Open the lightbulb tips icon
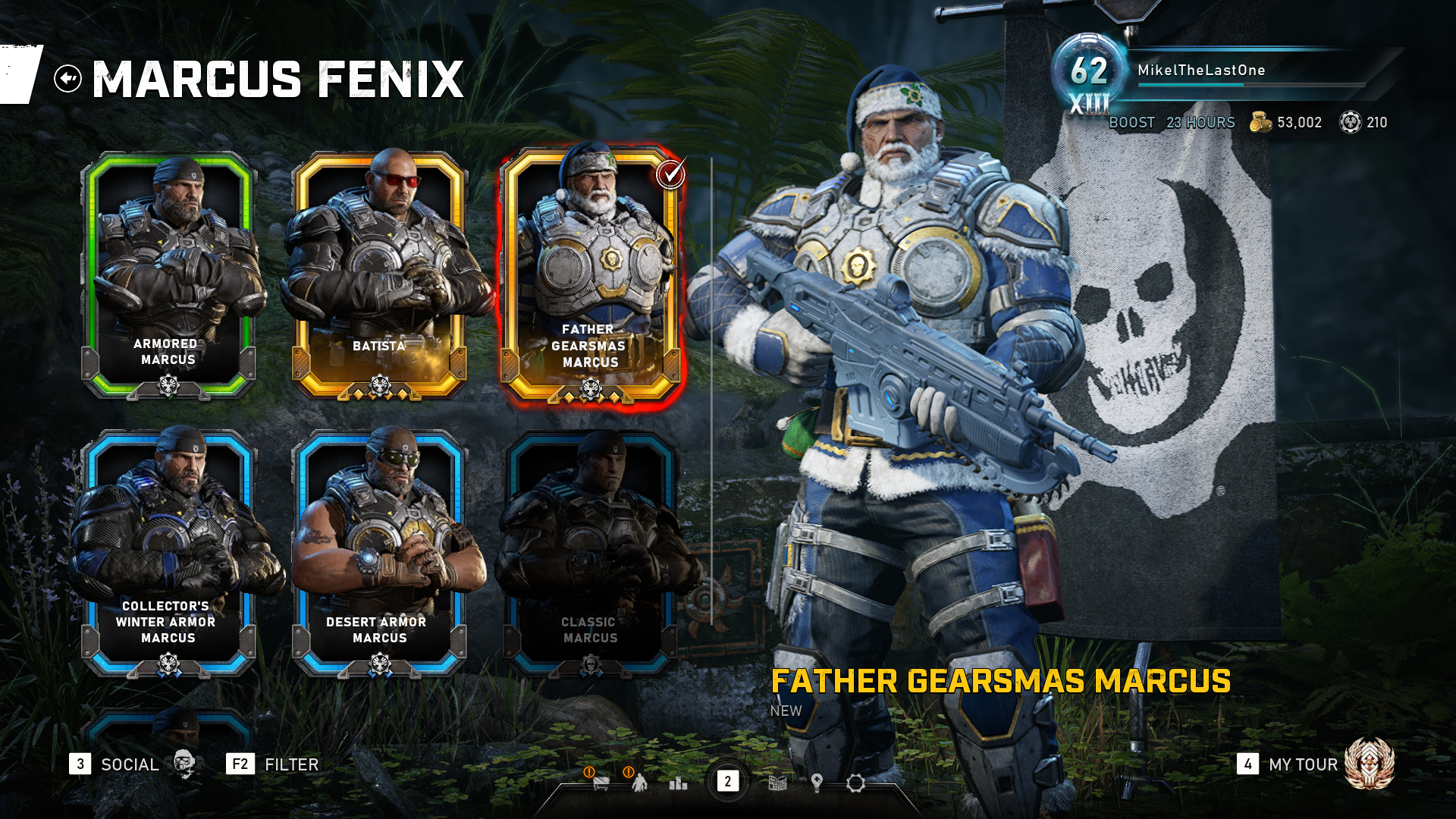 [817, 783]
